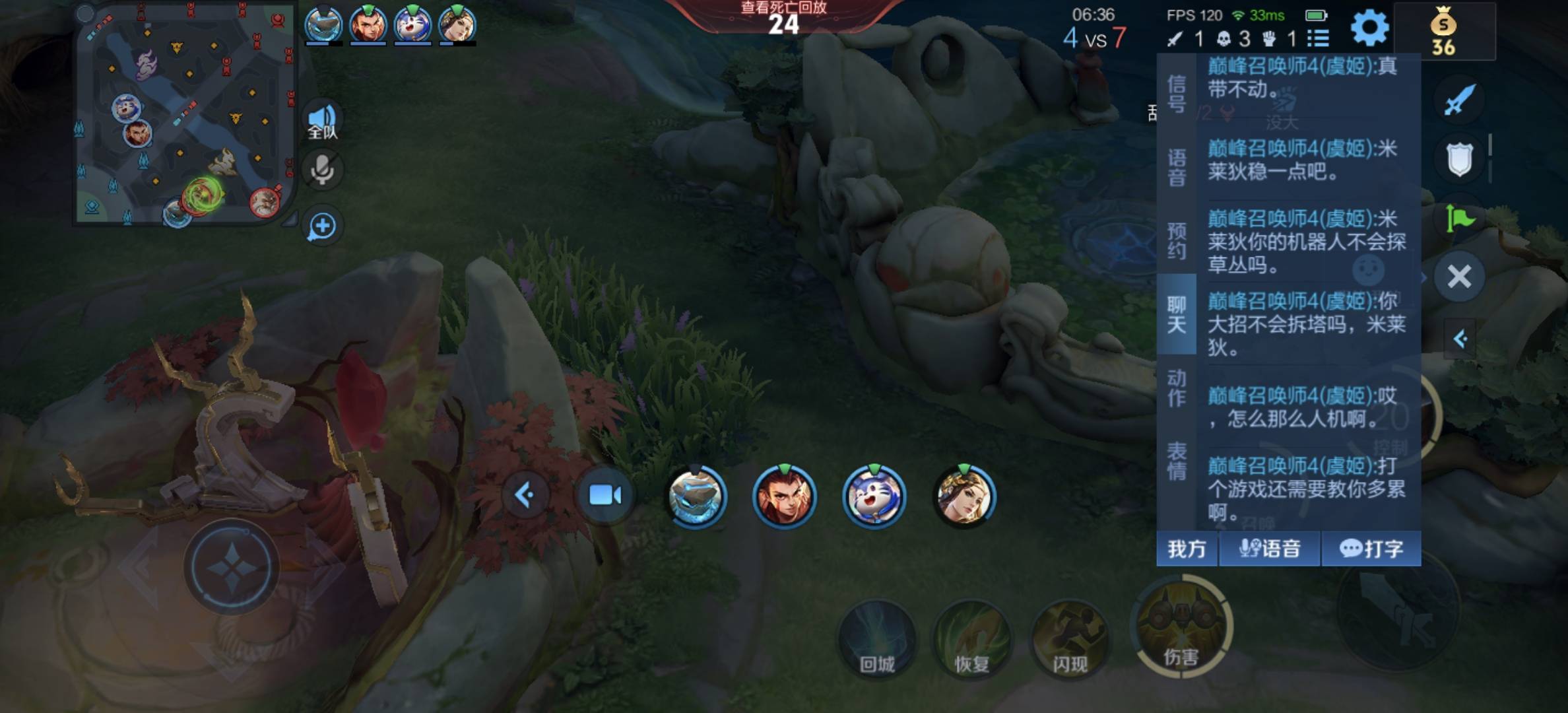Toggle the muted microphone button

tap(323, 170)
